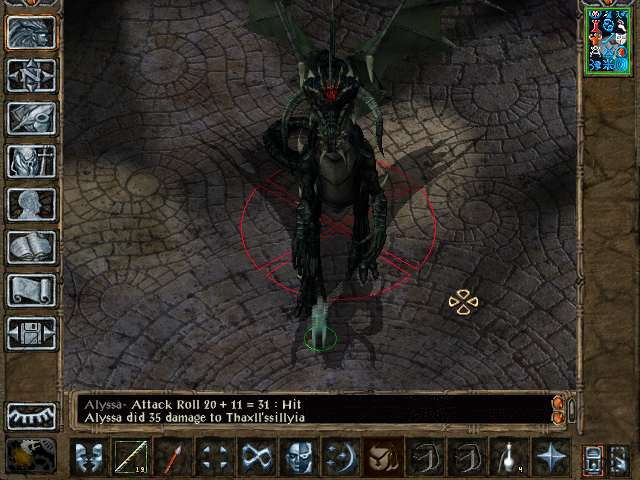Viewport: 640px width, 480px height.
Task: Click the crescent moon action button
Action: point(340,458)
